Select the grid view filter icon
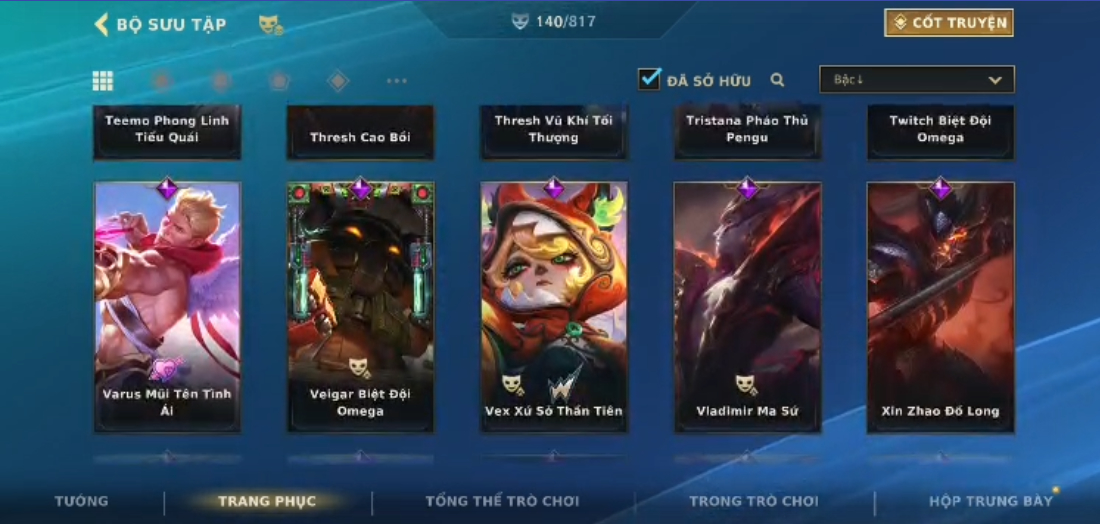 [102, 80]
